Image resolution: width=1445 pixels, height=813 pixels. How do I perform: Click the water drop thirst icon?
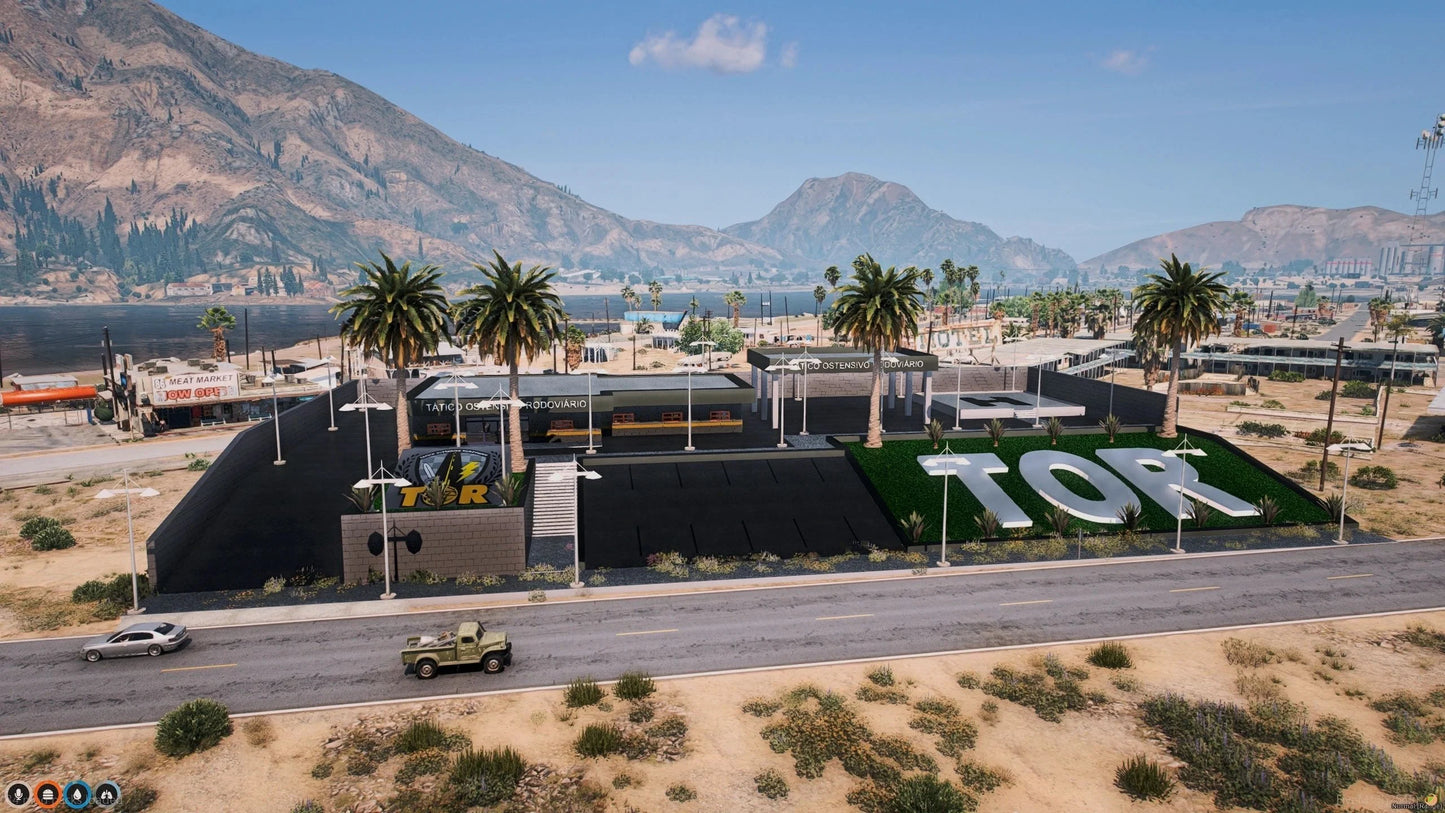click(x=77, y=795)
